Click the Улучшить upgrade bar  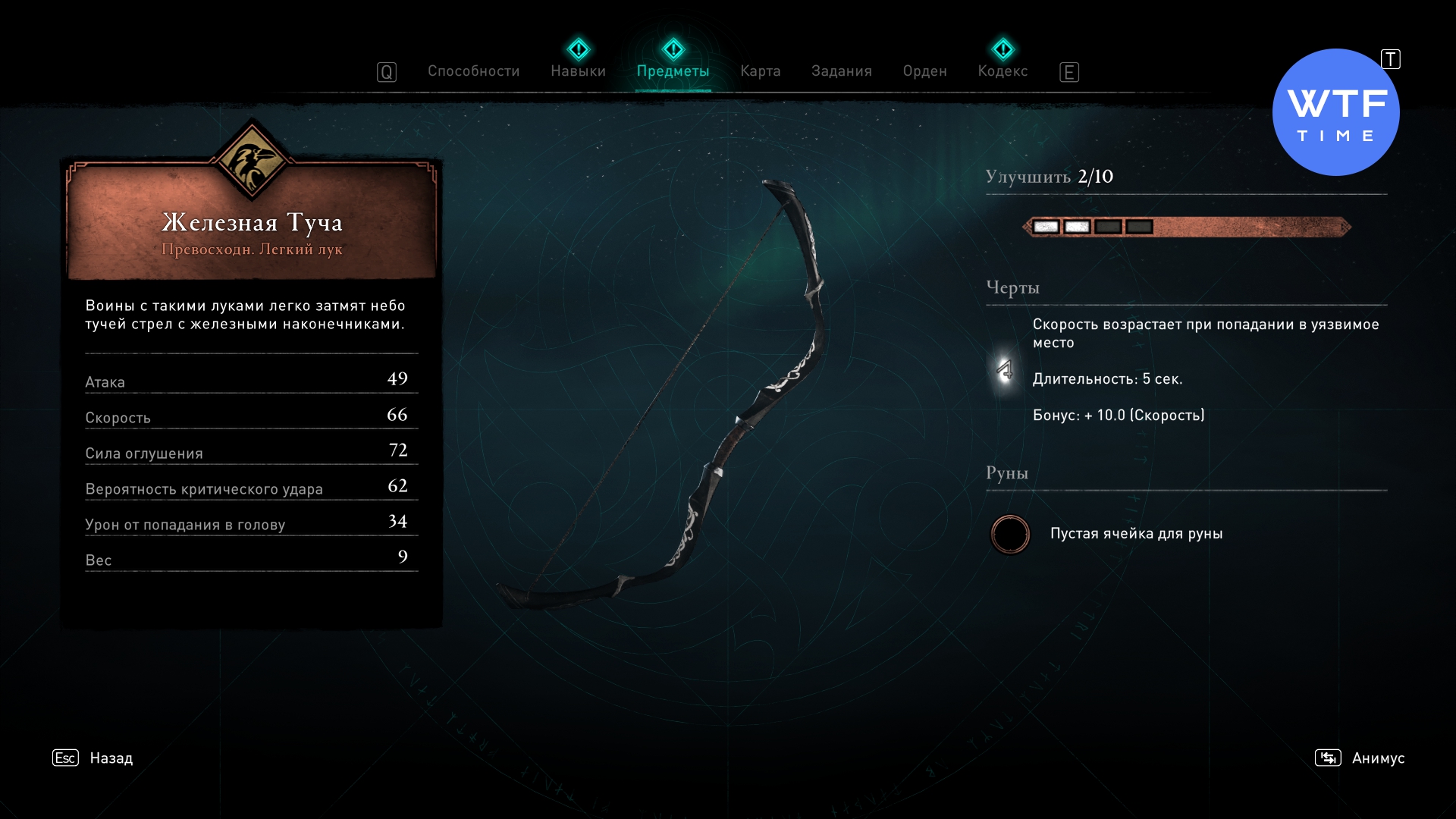pyautogui.click(x=1186, y=227)
